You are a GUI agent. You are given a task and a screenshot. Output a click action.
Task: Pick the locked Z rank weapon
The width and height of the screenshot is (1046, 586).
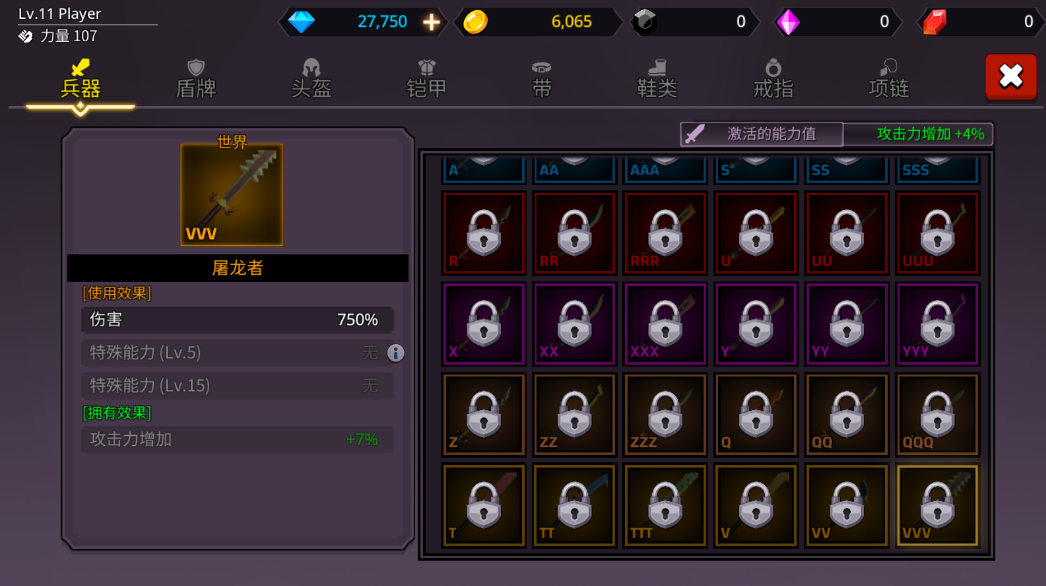coord(484,415)
